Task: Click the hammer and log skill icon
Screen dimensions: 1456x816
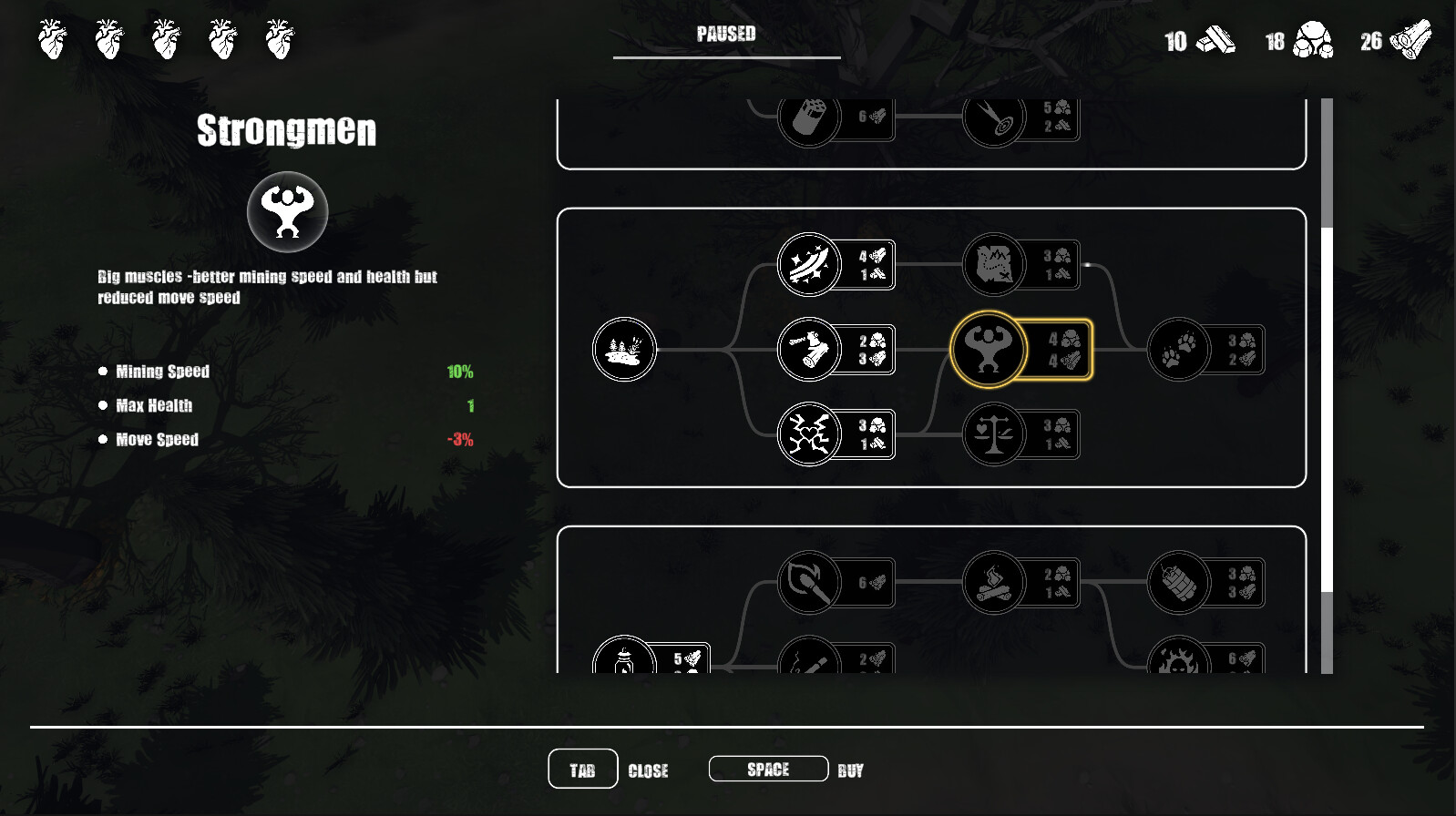Action: coord(808,350)
